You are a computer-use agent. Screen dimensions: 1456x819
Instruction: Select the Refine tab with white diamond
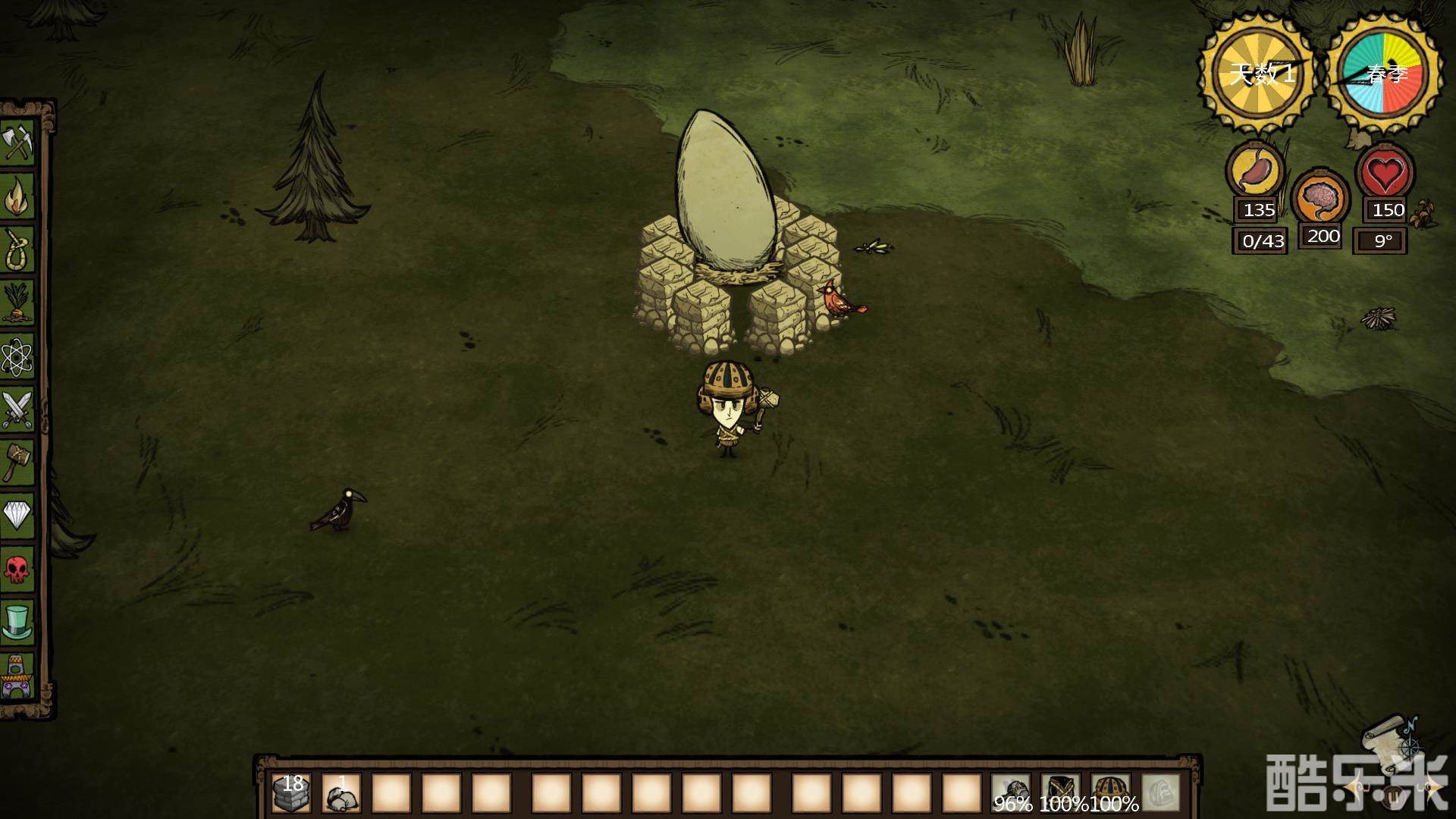coord(18,515)
